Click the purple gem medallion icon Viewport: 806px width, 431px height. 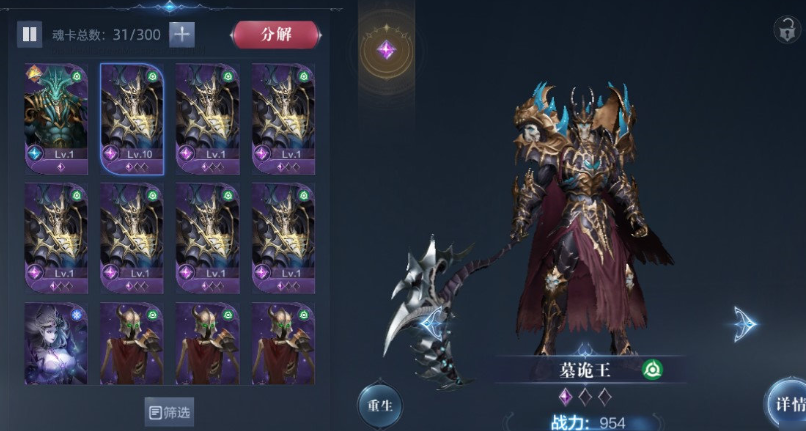(386, 50)
